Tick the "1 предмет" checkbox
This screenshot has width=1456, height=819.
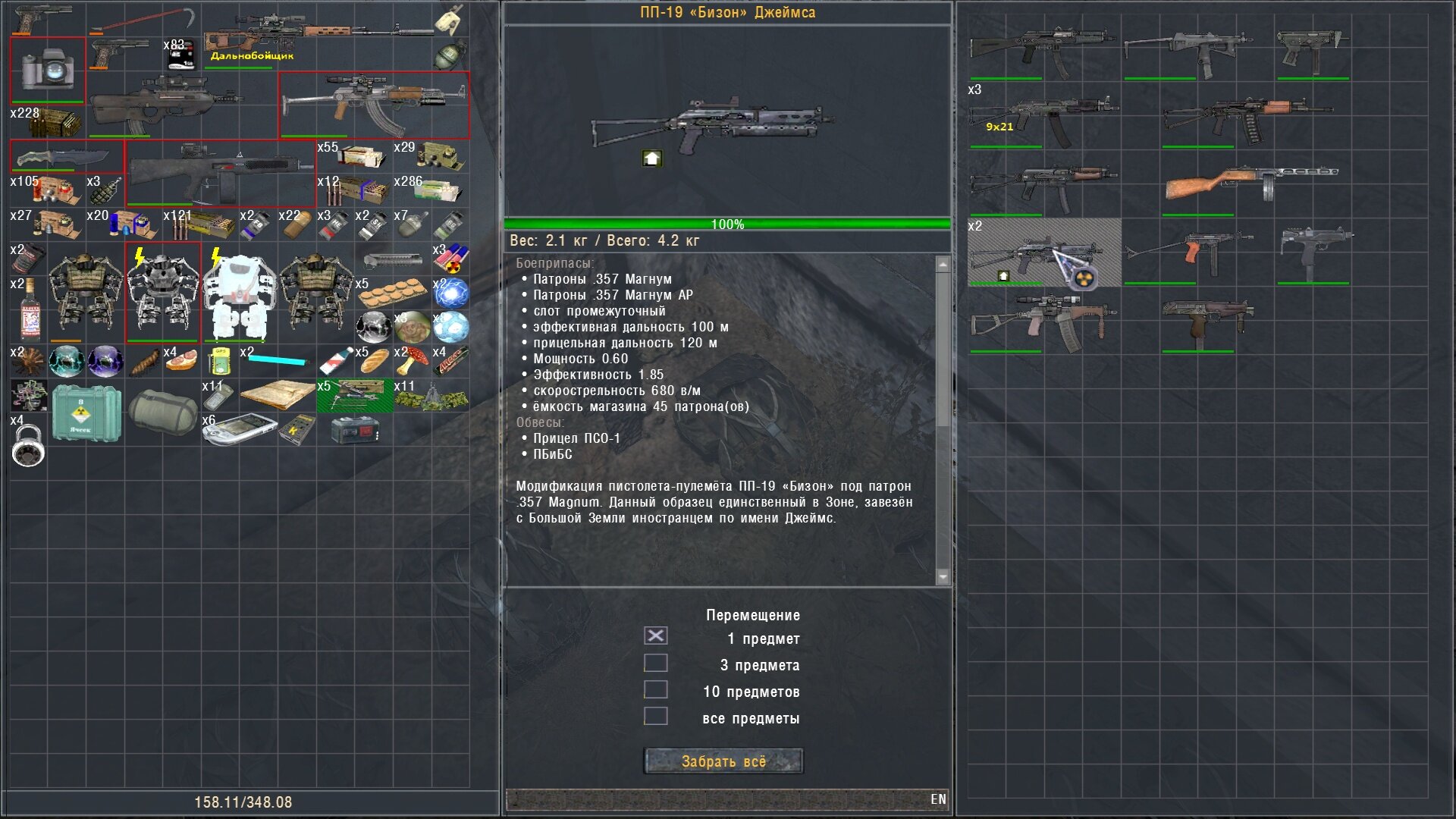656,636
